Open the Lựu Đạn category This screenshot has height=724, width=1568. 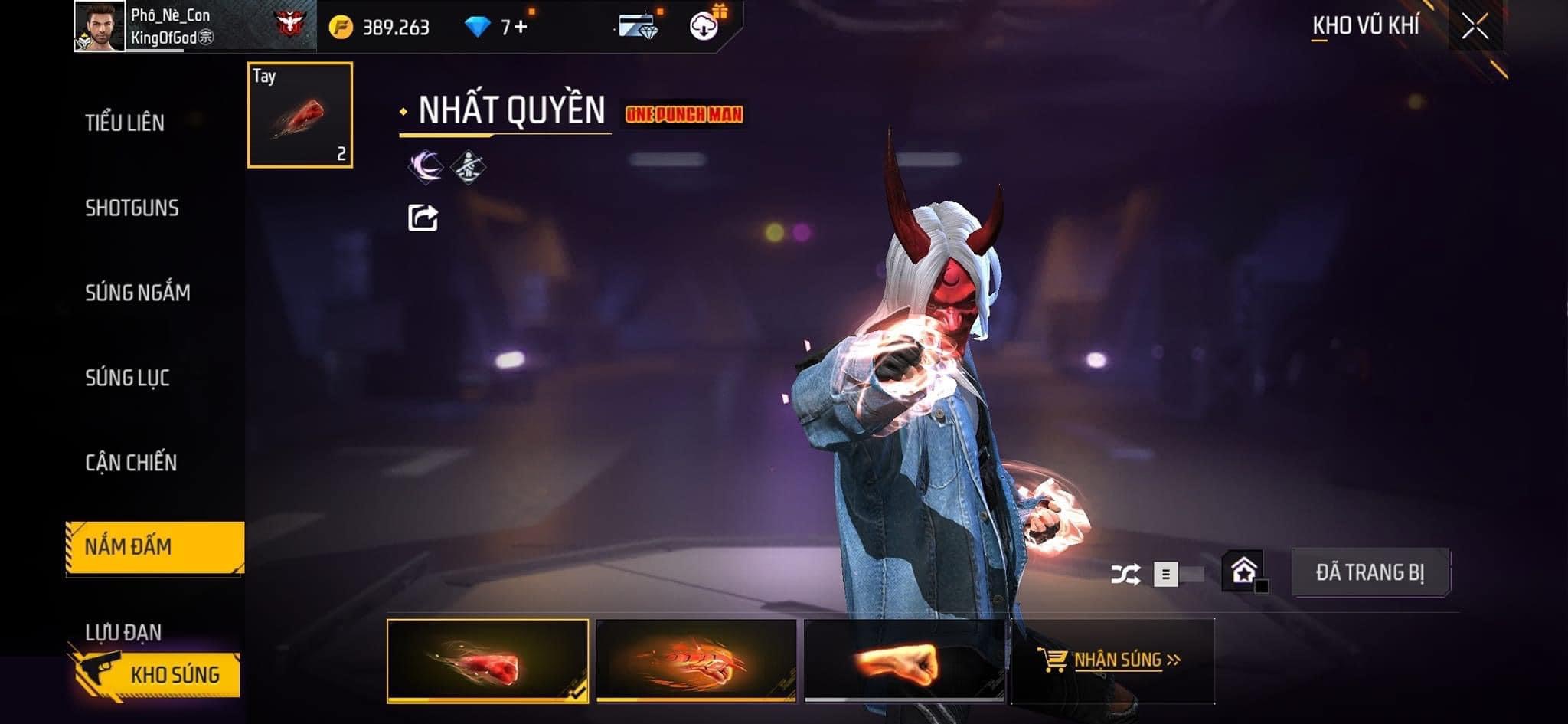[123, 632]
